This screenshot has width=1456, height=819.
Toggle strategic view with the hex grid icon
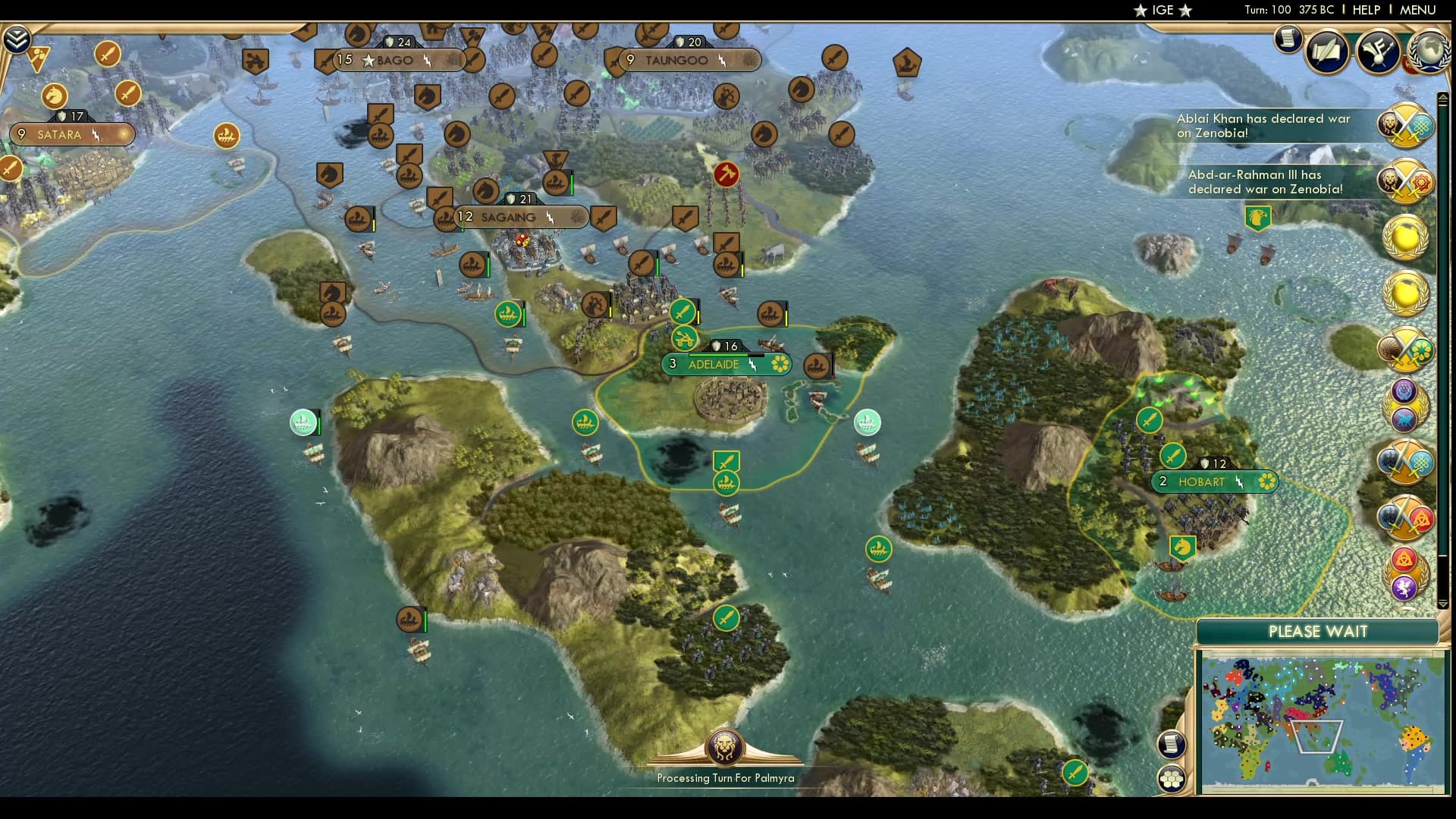pyautogui.click(x=1172, y=778)
